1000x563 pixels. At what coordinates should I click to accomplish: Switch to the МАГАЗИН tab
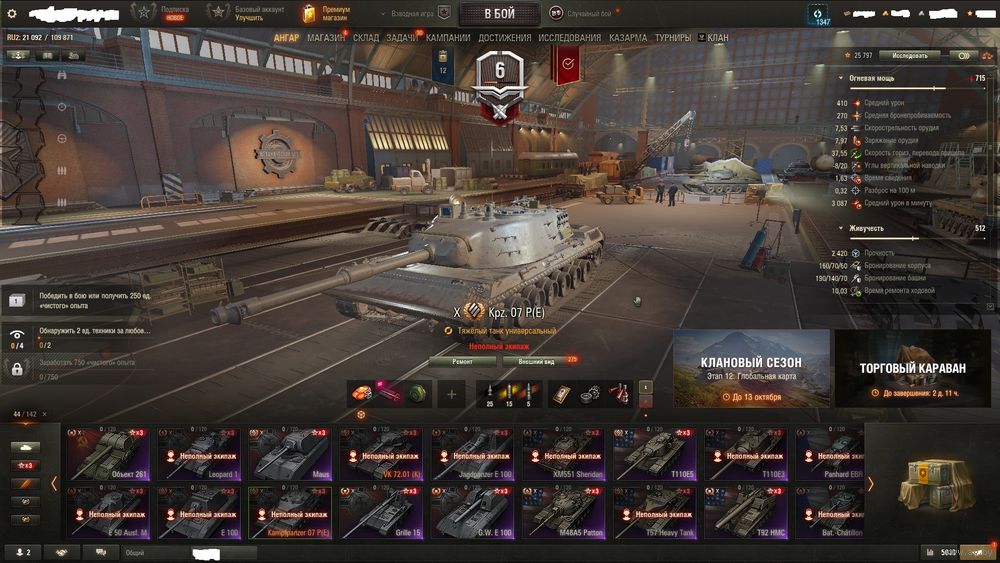[x=326, y=38]
